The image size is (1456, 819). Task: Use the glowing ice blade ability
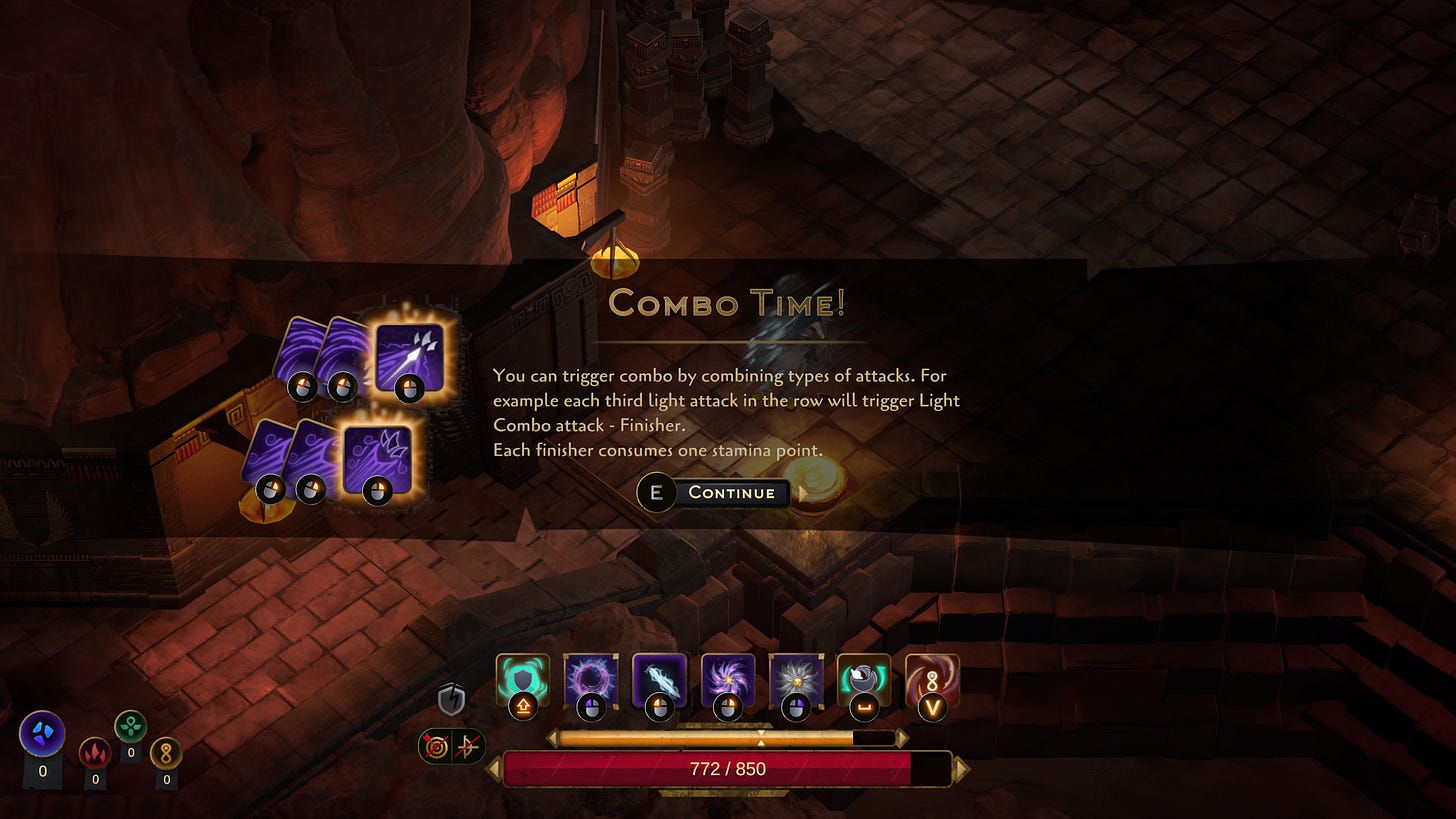[659, 680]
